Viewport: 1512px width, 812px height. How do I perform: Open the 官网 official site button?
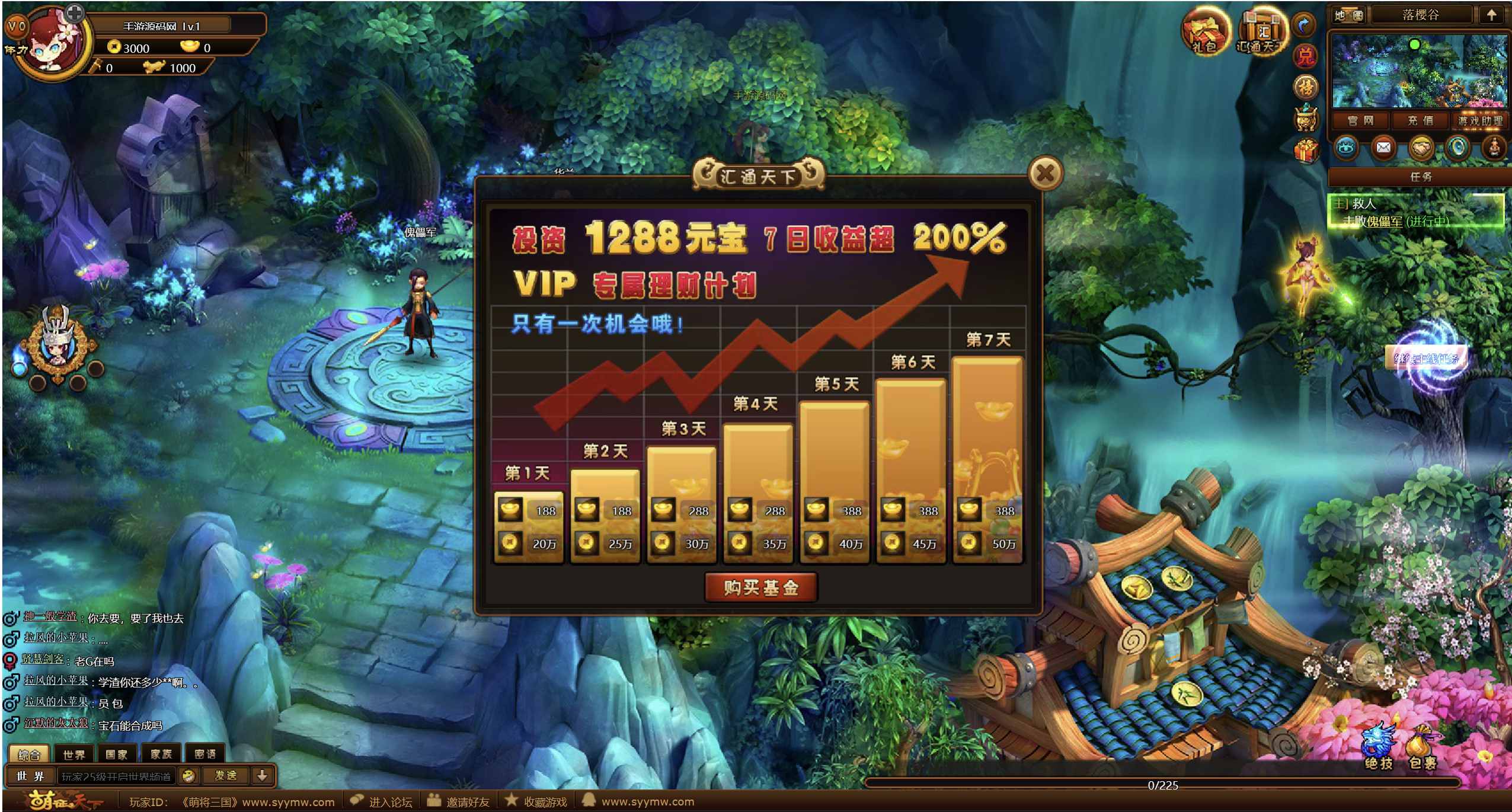click(1360, 121)
